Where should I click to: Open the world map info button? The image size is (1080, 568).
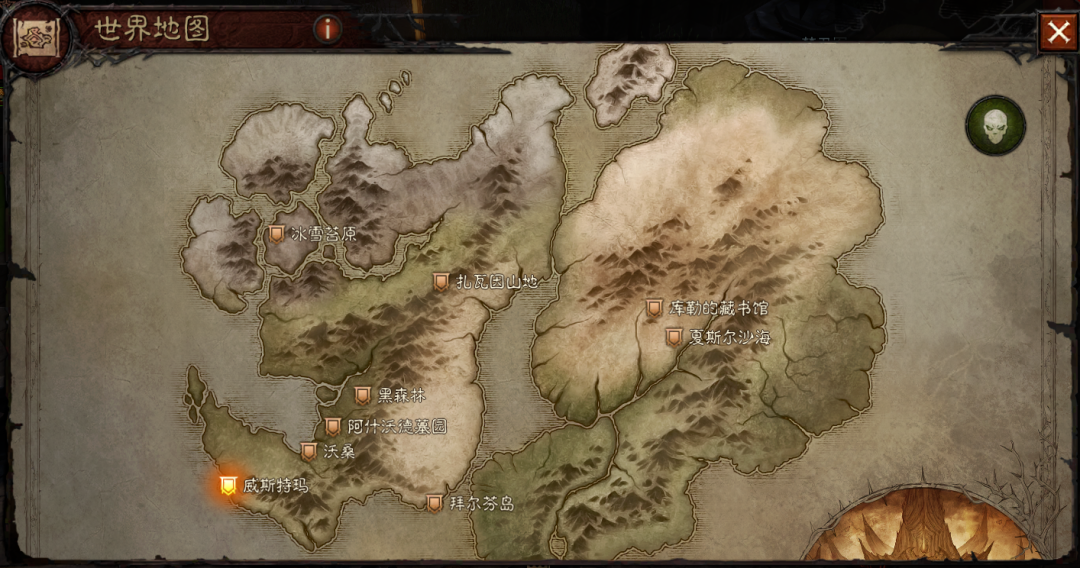[x=328, y=29]
